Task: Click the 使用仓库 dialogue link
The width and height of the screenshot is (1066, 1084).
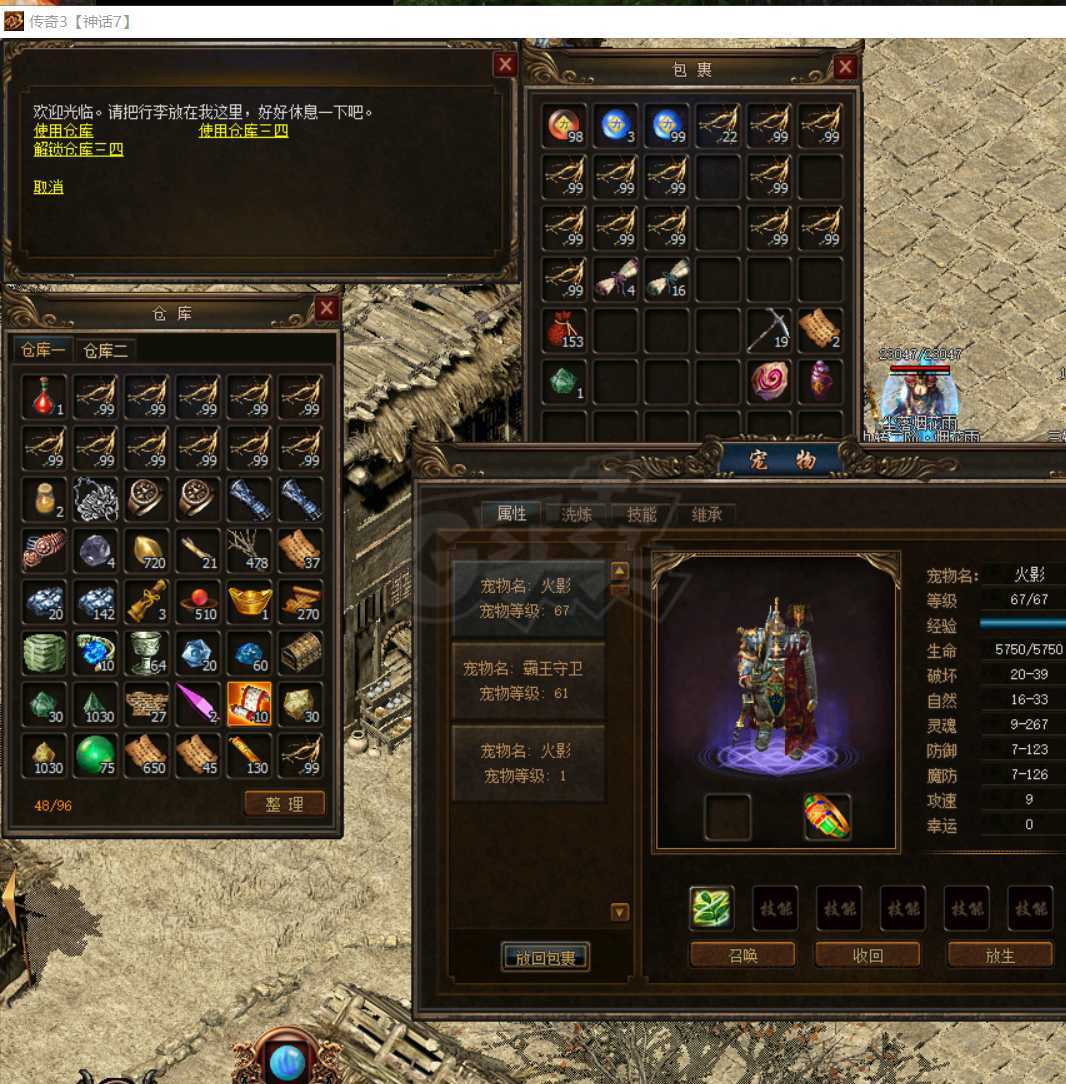Action: coord(63,131)
